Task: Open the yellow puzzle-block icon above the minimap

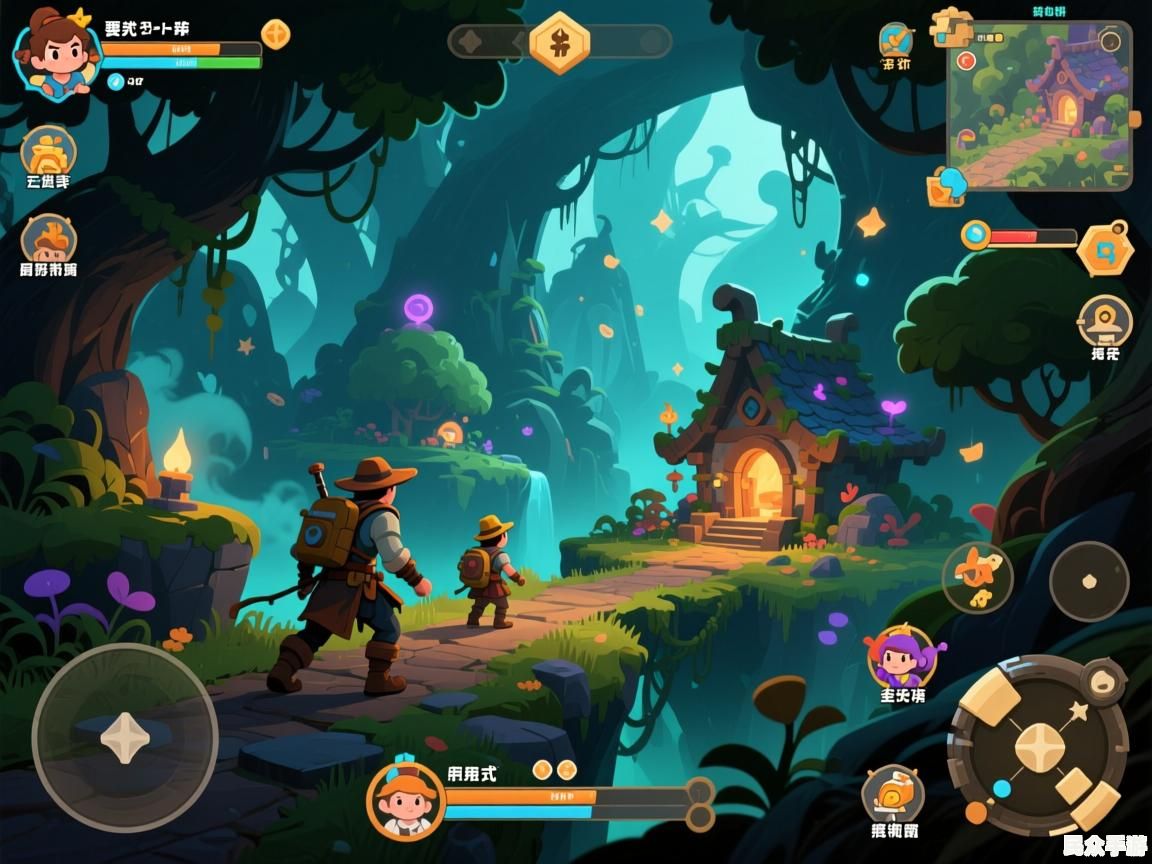Action: 951,26
